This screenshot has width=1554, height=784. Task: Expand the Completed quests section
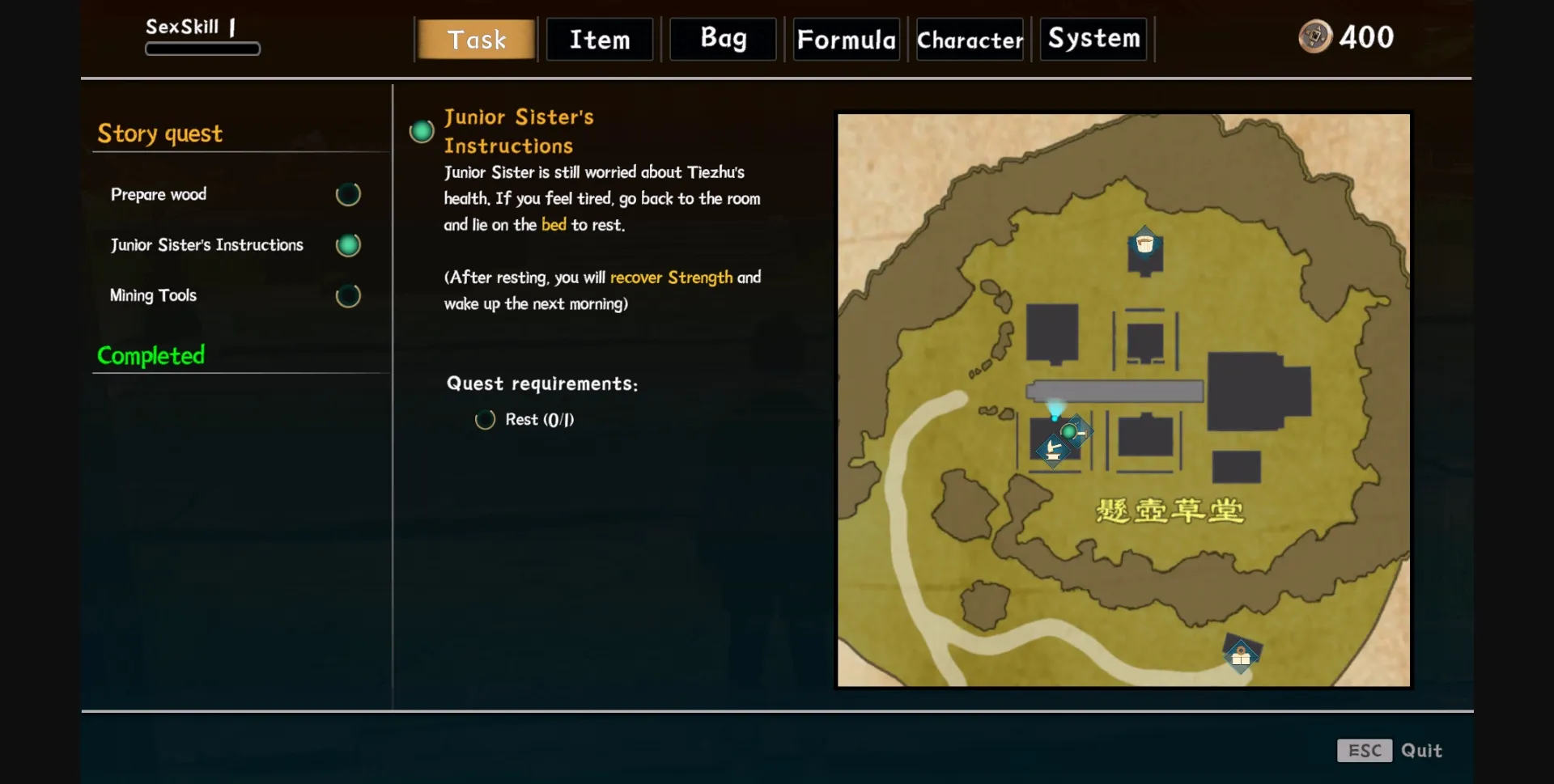click(151, 355)
